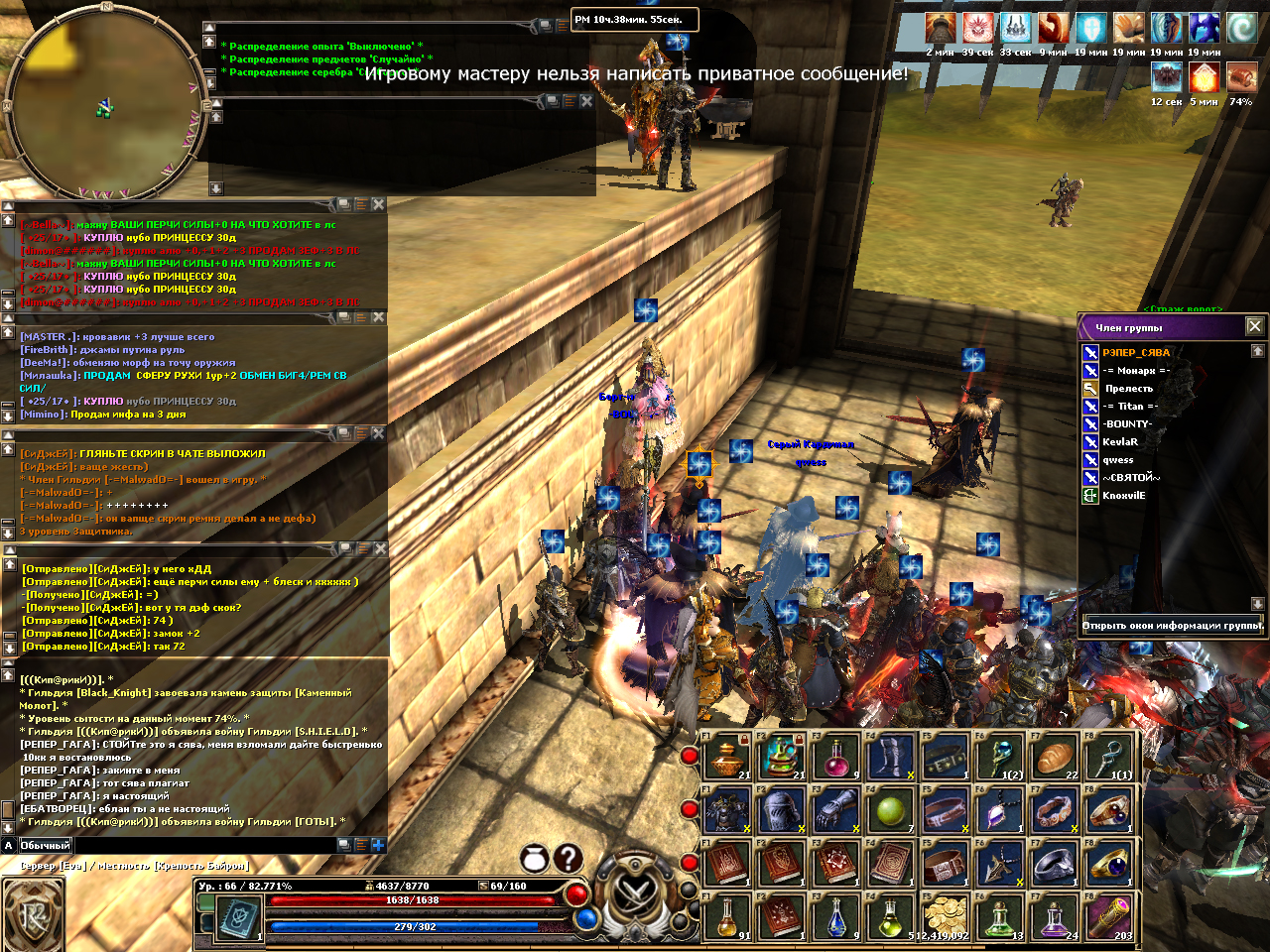This screenshot has width=1270, height=952.
Task: Select the steel helmet hotbar slot
Action: (x=782, y=812)
